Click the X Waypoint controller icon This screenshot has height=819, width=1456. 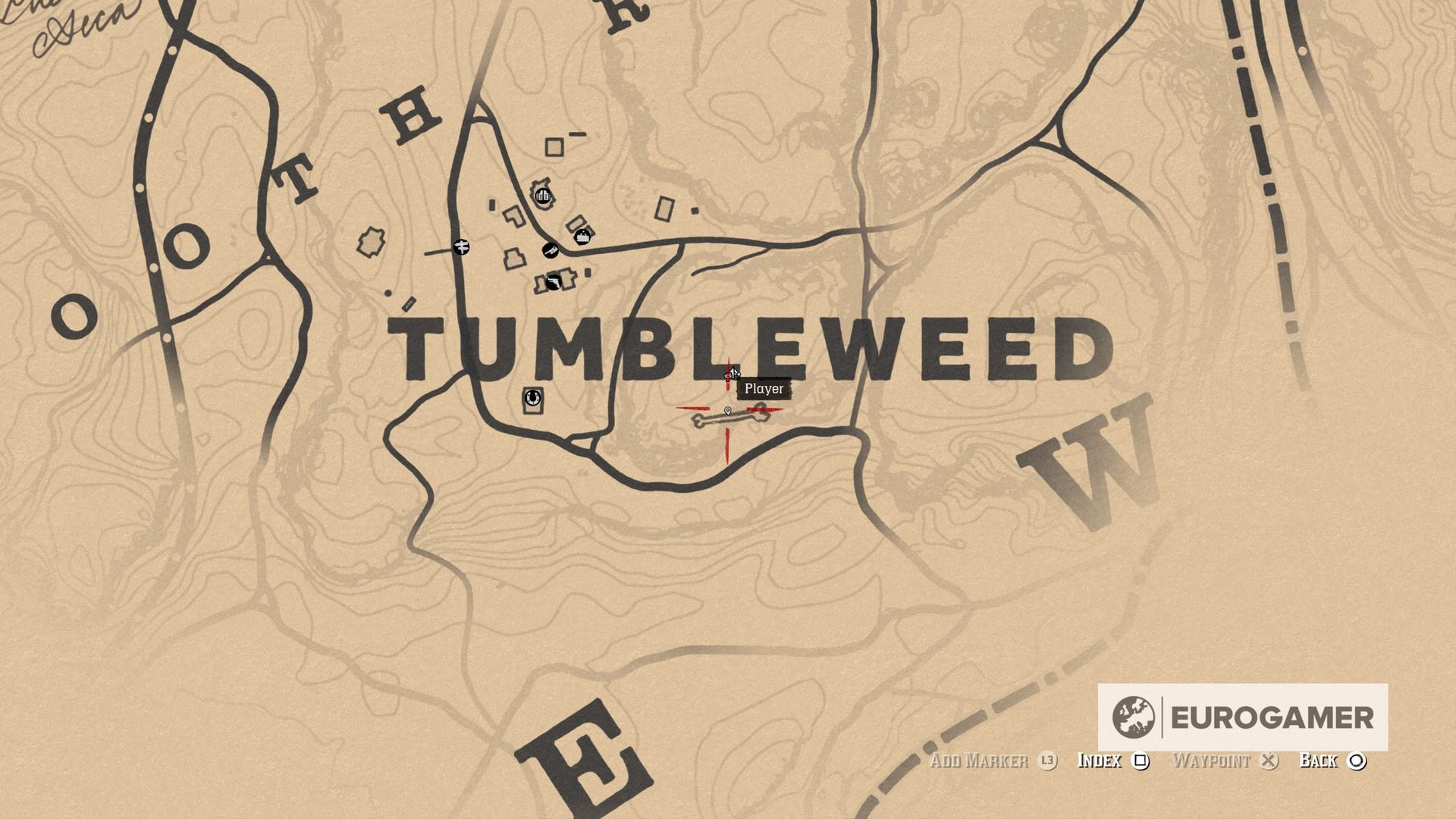pyautogui.click(x=1268, y=761)
